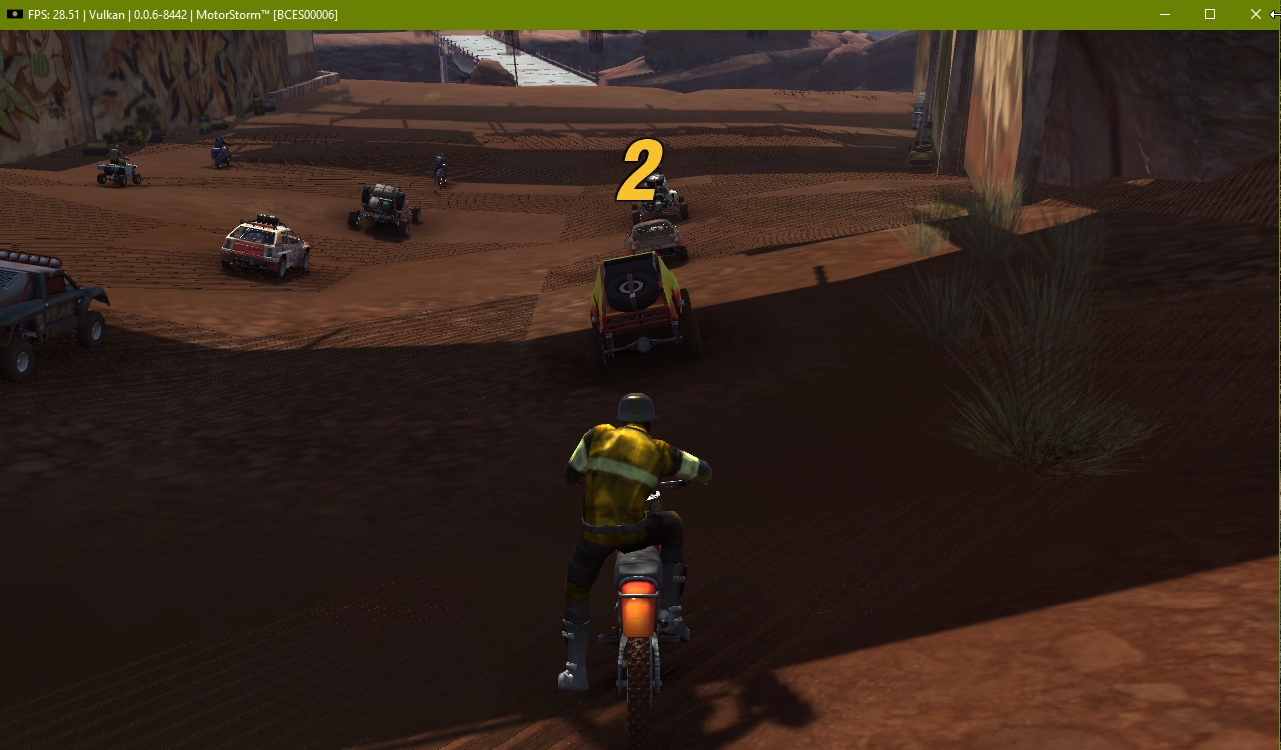Click the version number 0.0.6-8442
The height and width of the screenshot is (750, 1281).
pos(160,14)
